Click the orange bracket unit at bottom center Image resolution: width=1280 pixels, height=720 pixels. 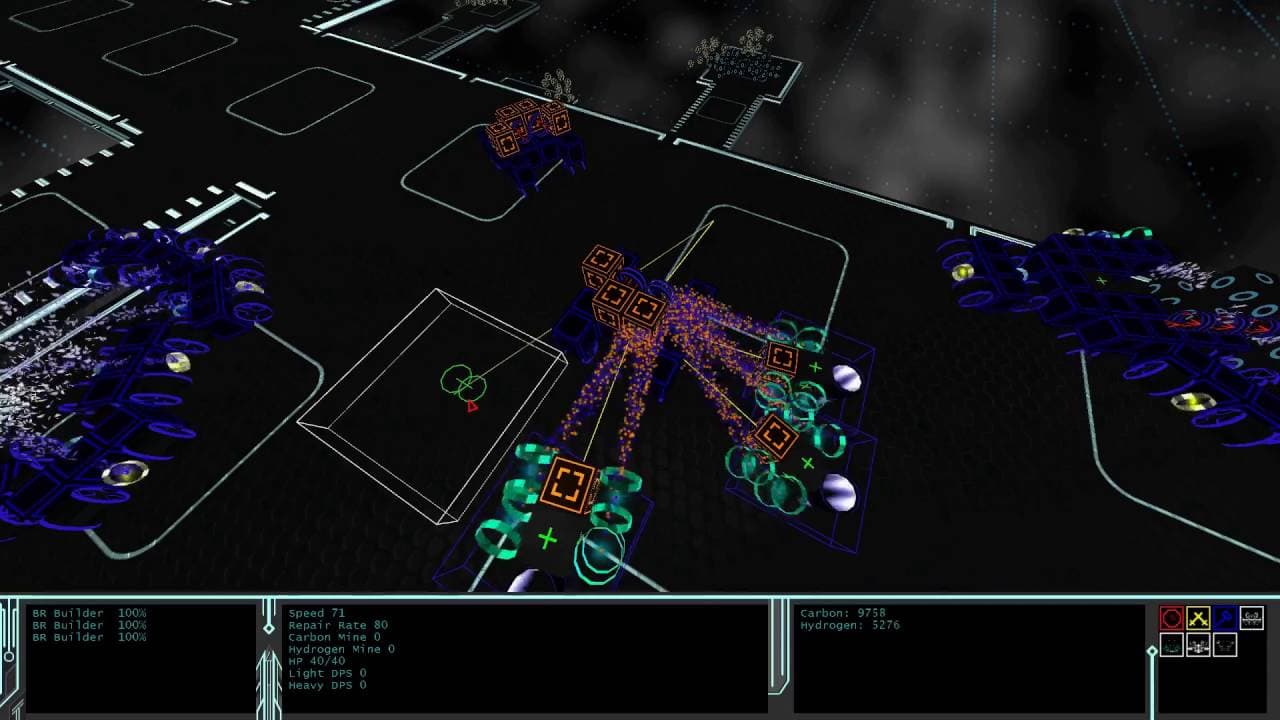(x=568, y=484)
